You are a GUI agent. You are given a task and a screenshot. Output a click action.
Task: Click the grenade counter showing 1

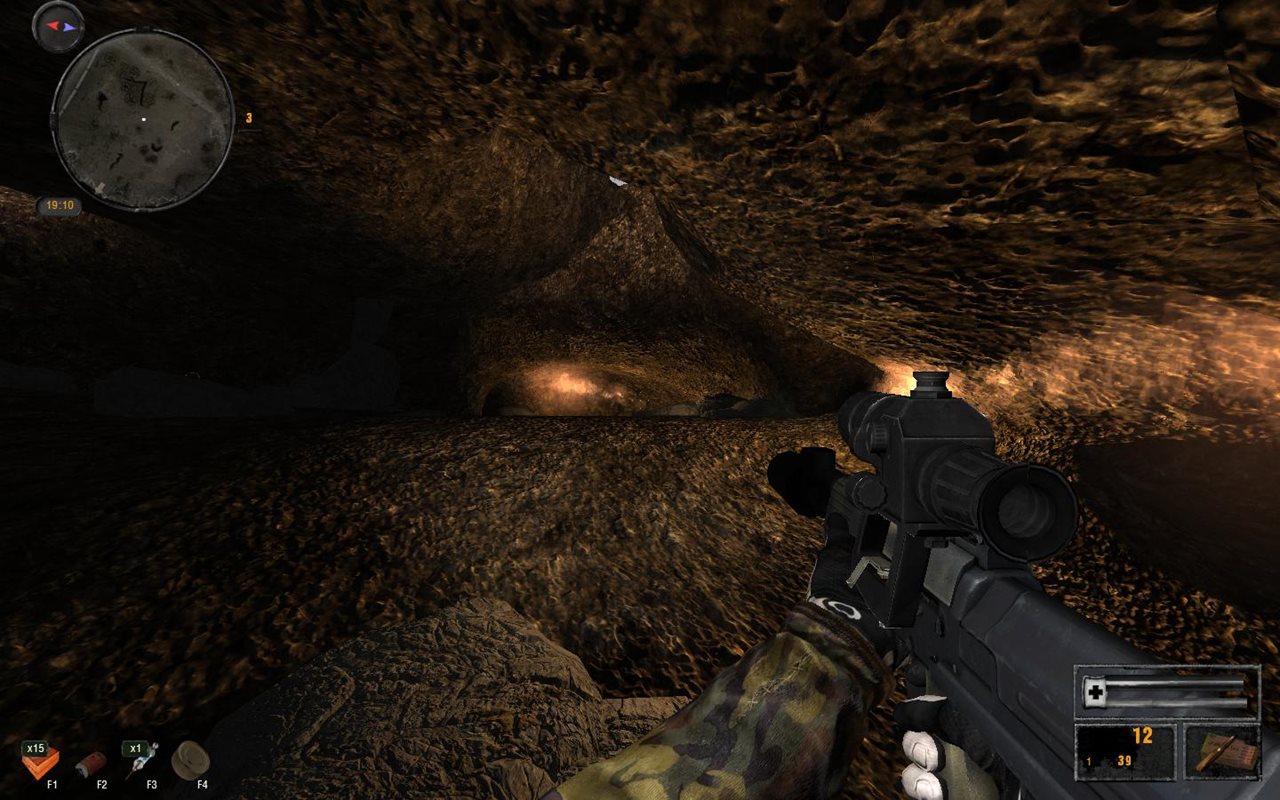(1088, 762)
